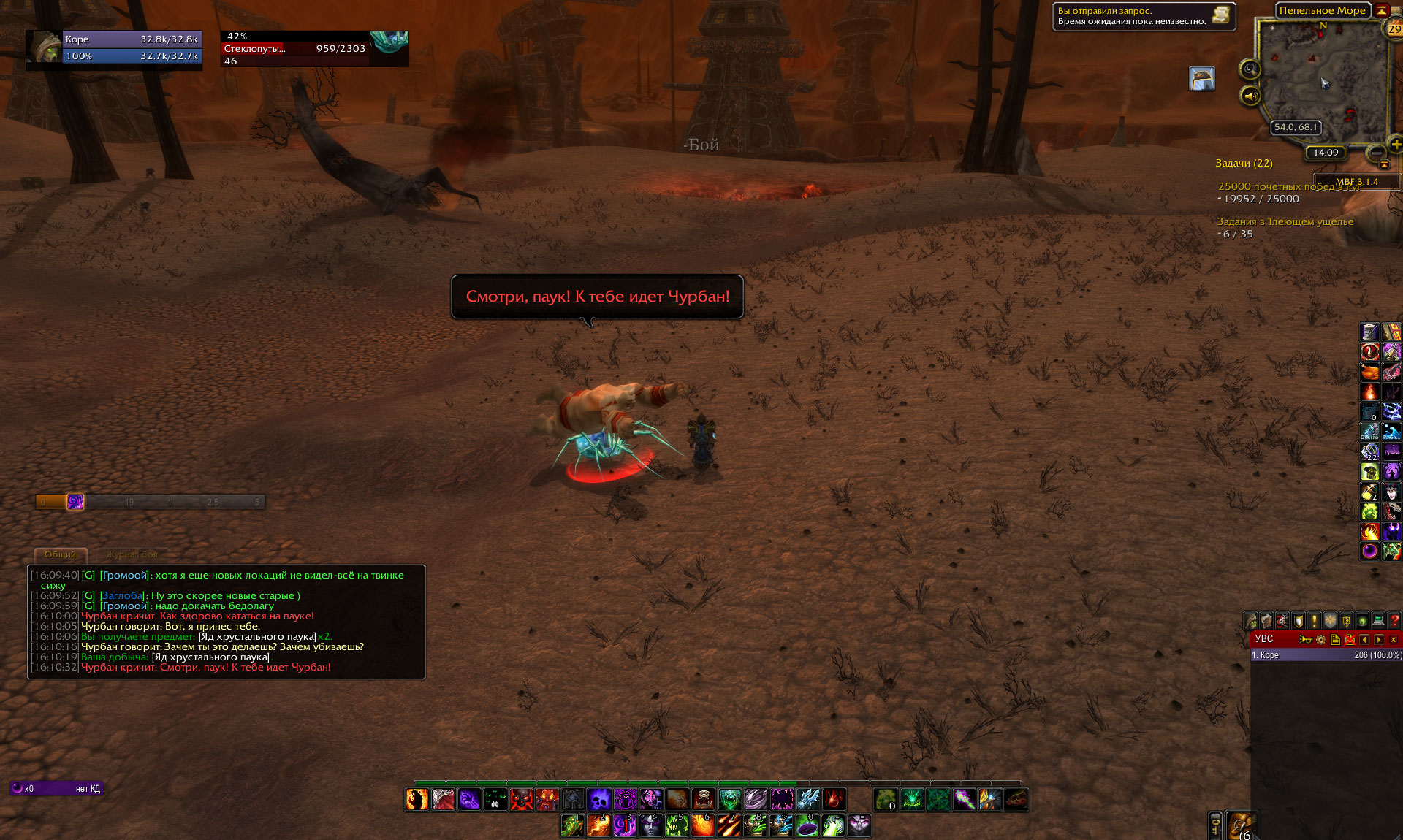Viewport: 1403px width, 840px height.
Task: Click the blue flag buff icon
Action: pos(1201,78)
